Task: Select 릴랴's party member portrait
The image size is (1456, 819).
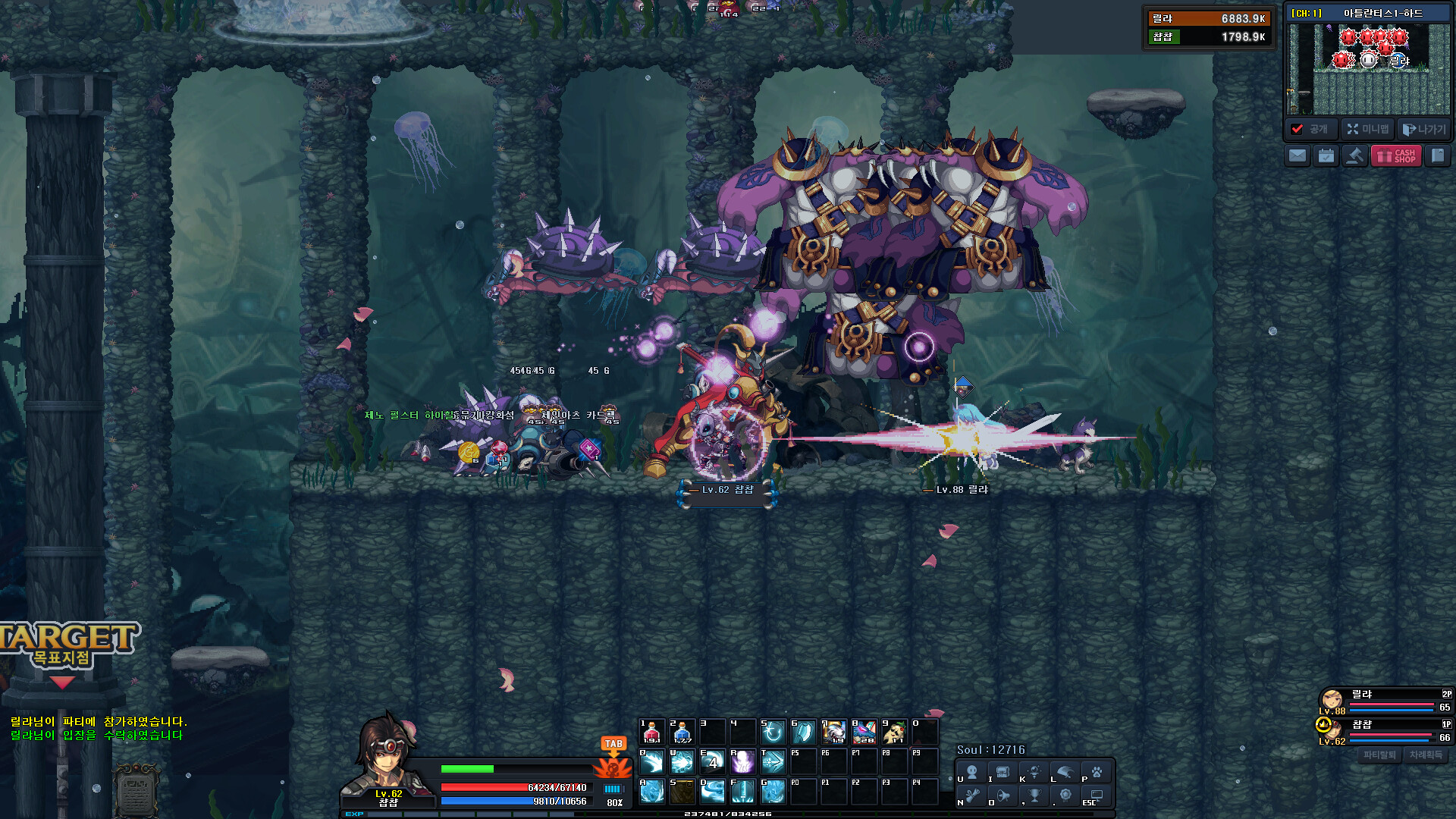Action: tap(1331, 699)
